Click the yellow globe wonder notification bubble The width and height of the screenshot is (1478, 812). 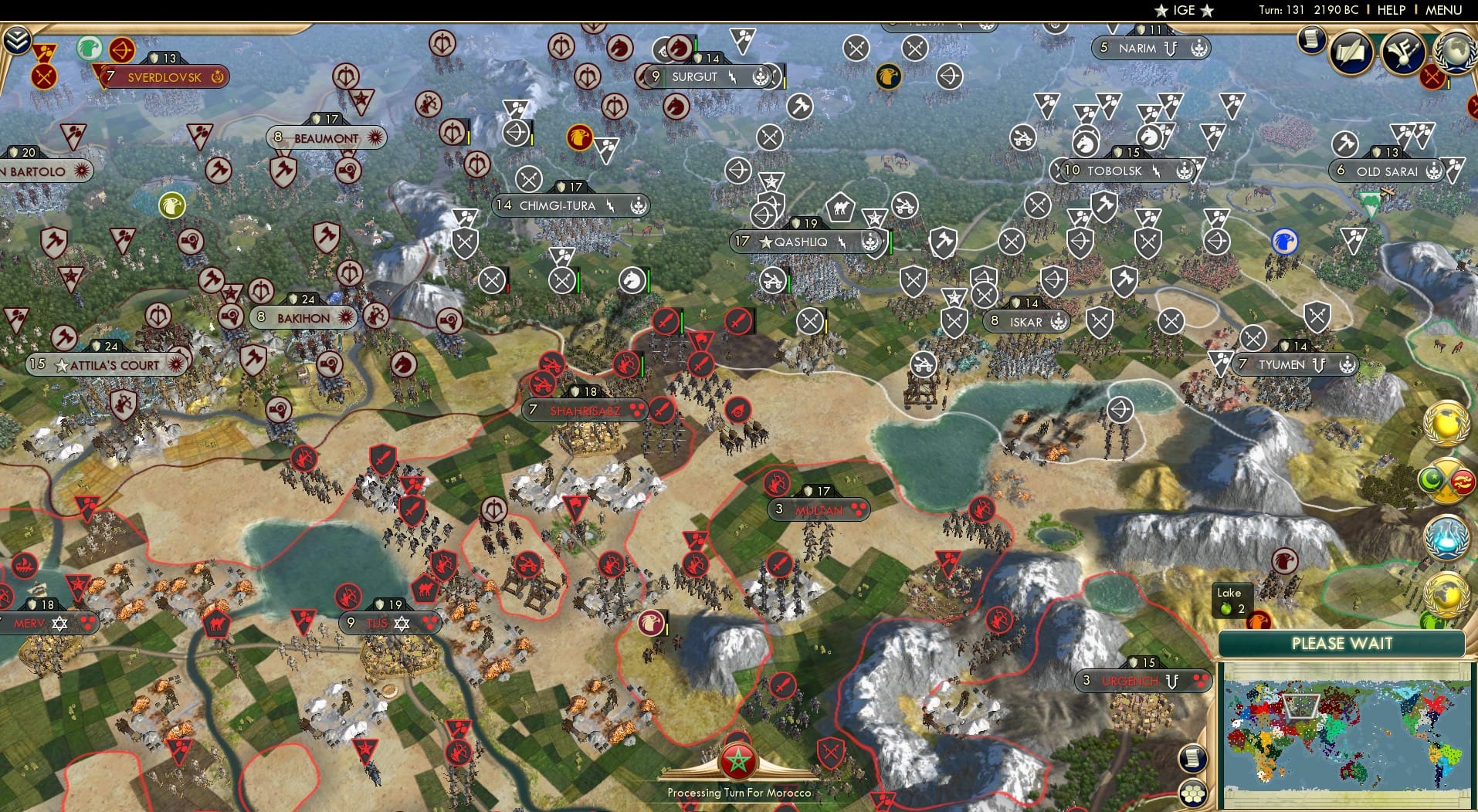[1446, 423]
